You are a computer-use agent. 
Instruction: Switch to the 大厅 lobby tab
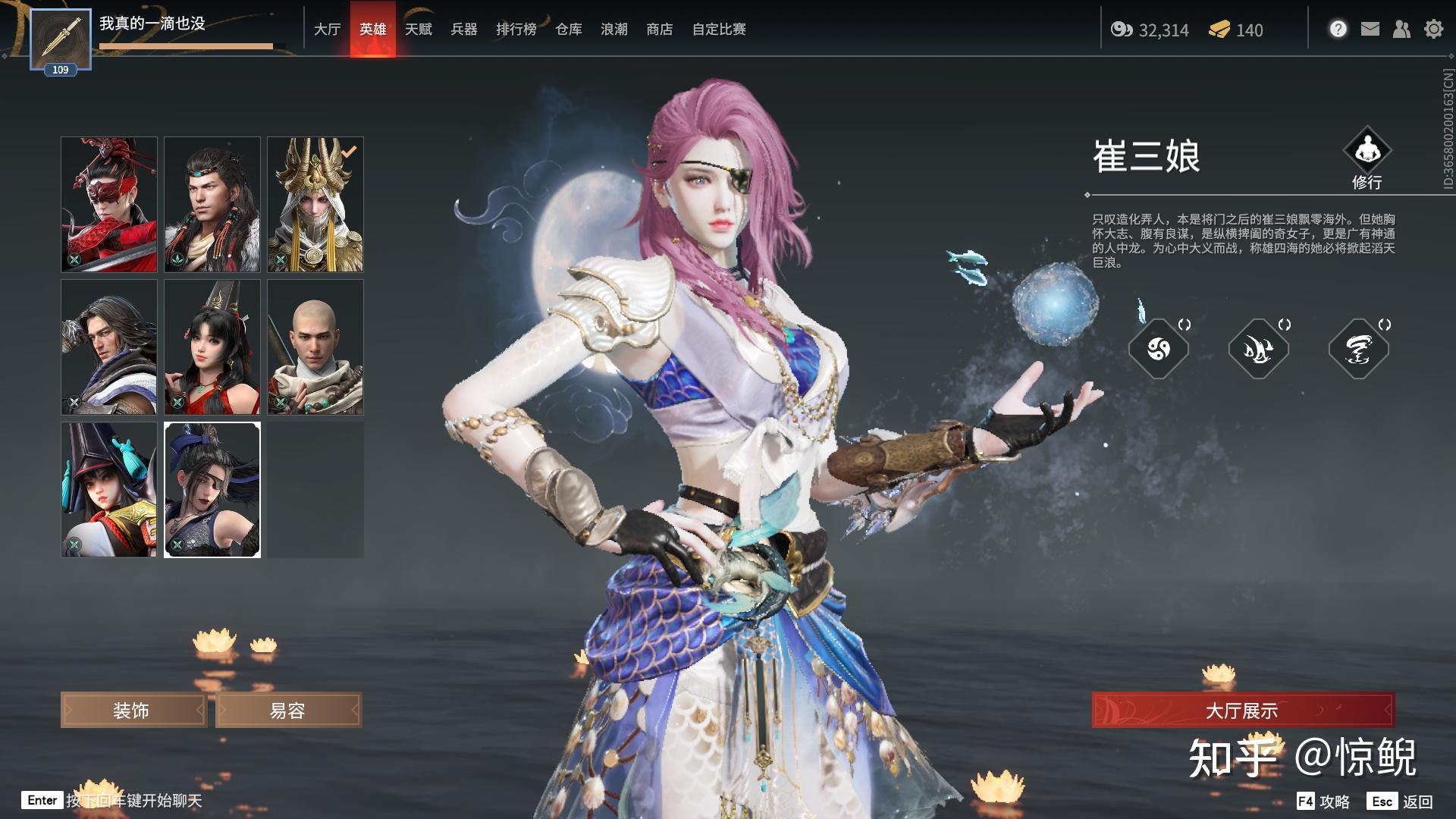point(328,30)
